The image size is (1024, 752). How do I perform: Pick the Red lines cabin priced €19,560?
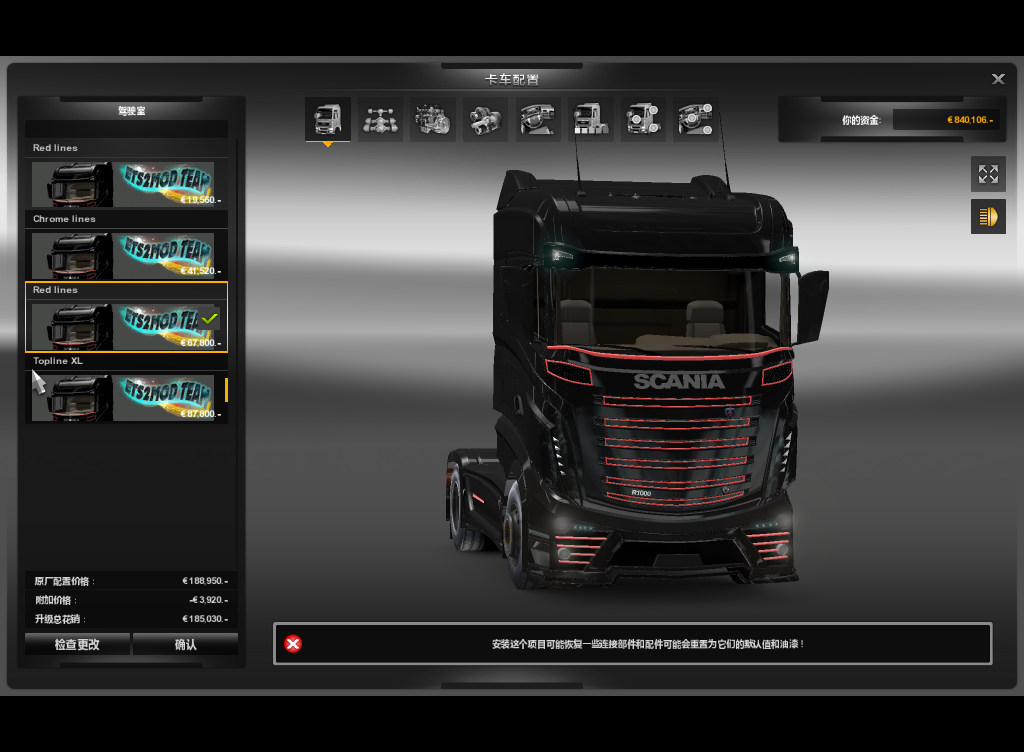(x=126, y=184)
